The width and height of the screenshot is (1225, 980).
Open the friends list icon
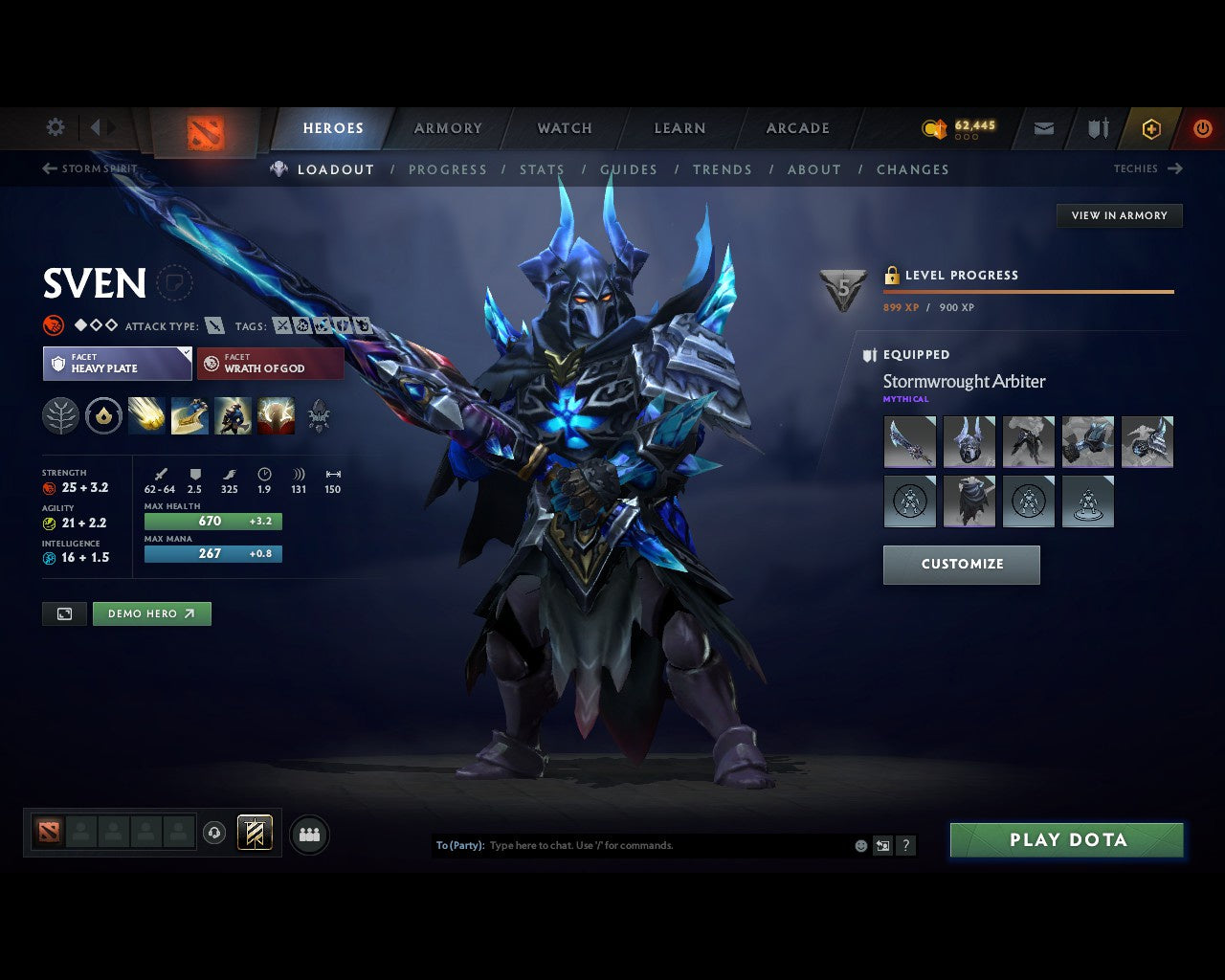tap(308, 833)
